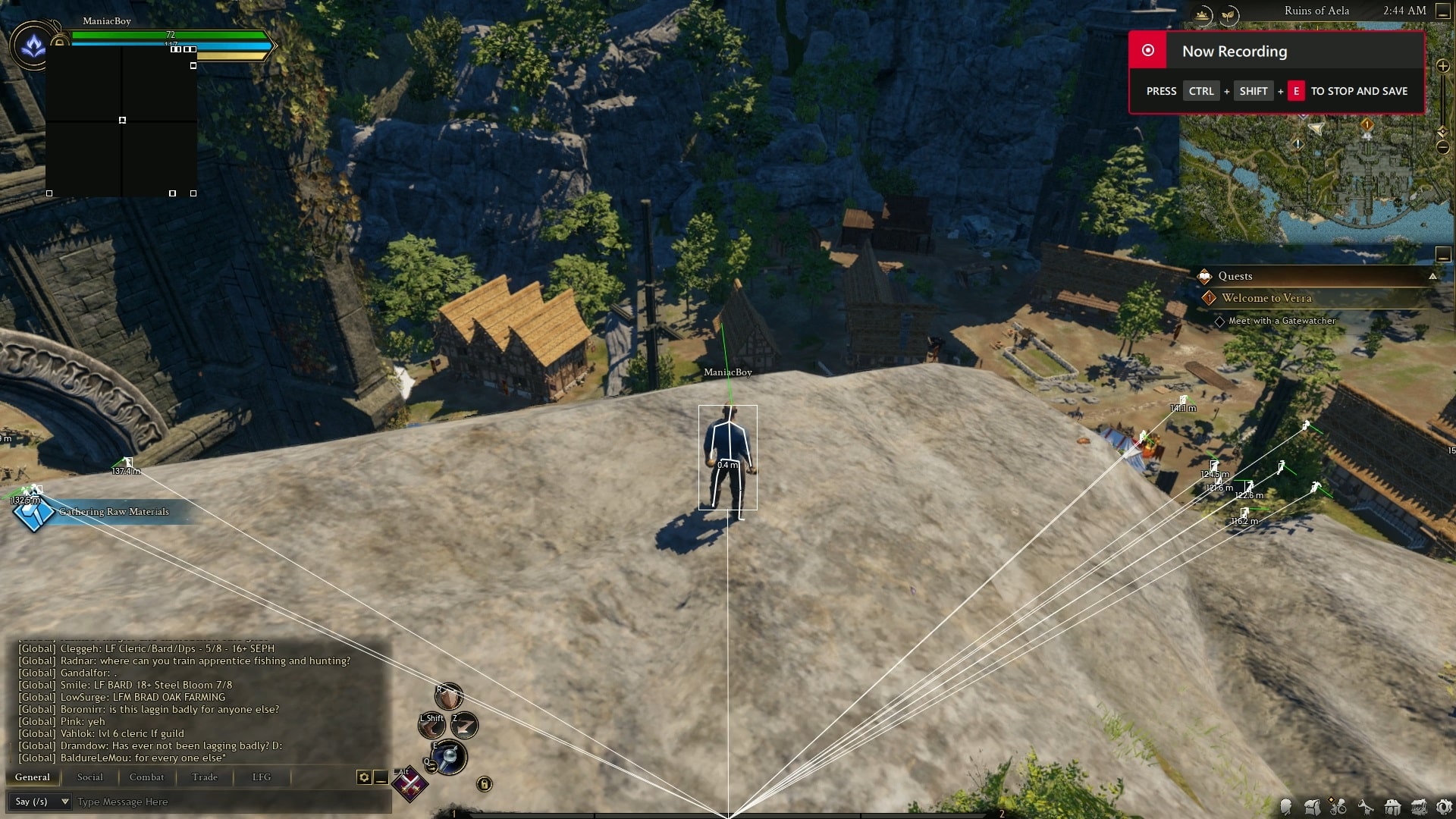This screenshot has width=1456, height=819.
Task: Switch to the Trade chat tab
Action: tap(203, 777)
